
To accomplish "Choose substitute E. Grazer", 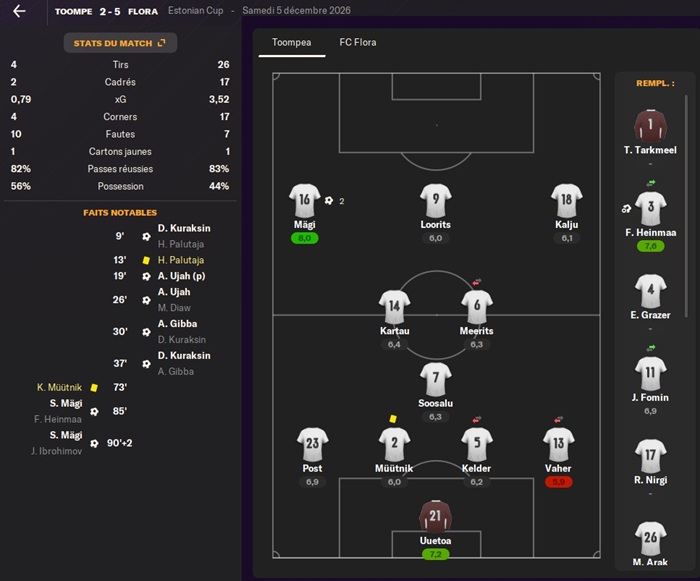I will pos(650,291).
